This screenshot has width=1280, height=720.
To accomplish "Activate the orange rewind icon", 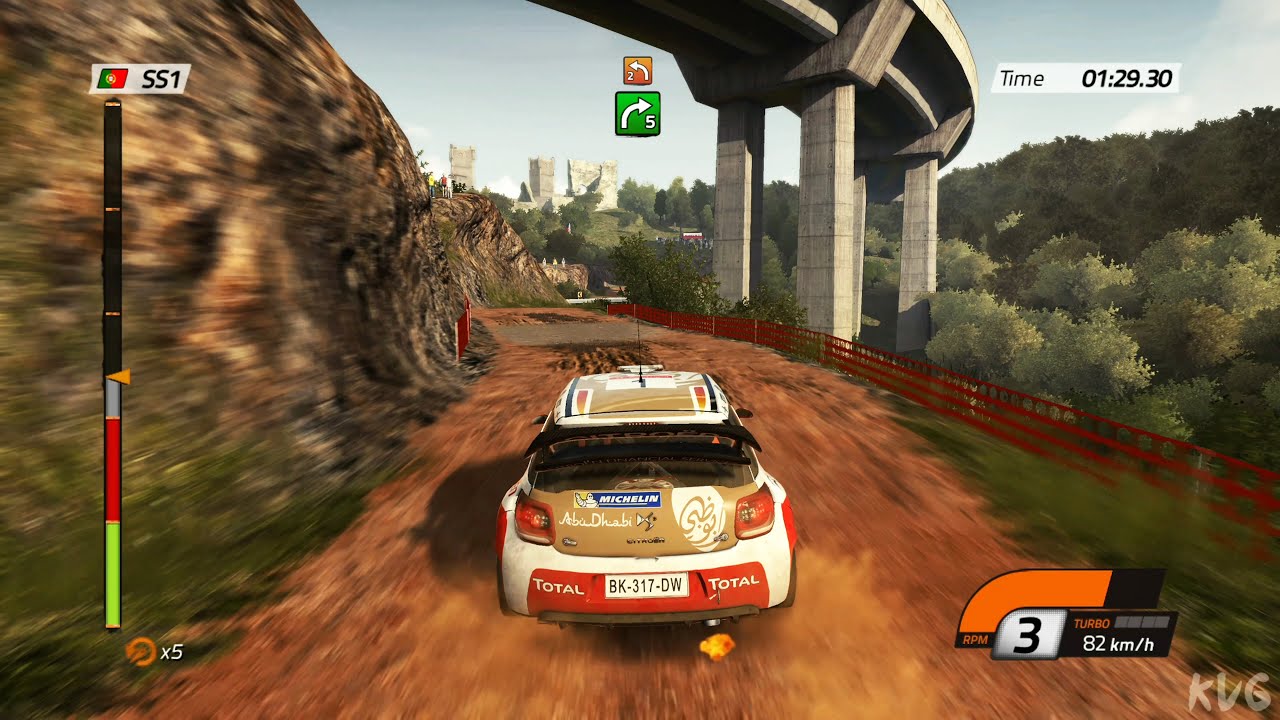I will point(139,651).
